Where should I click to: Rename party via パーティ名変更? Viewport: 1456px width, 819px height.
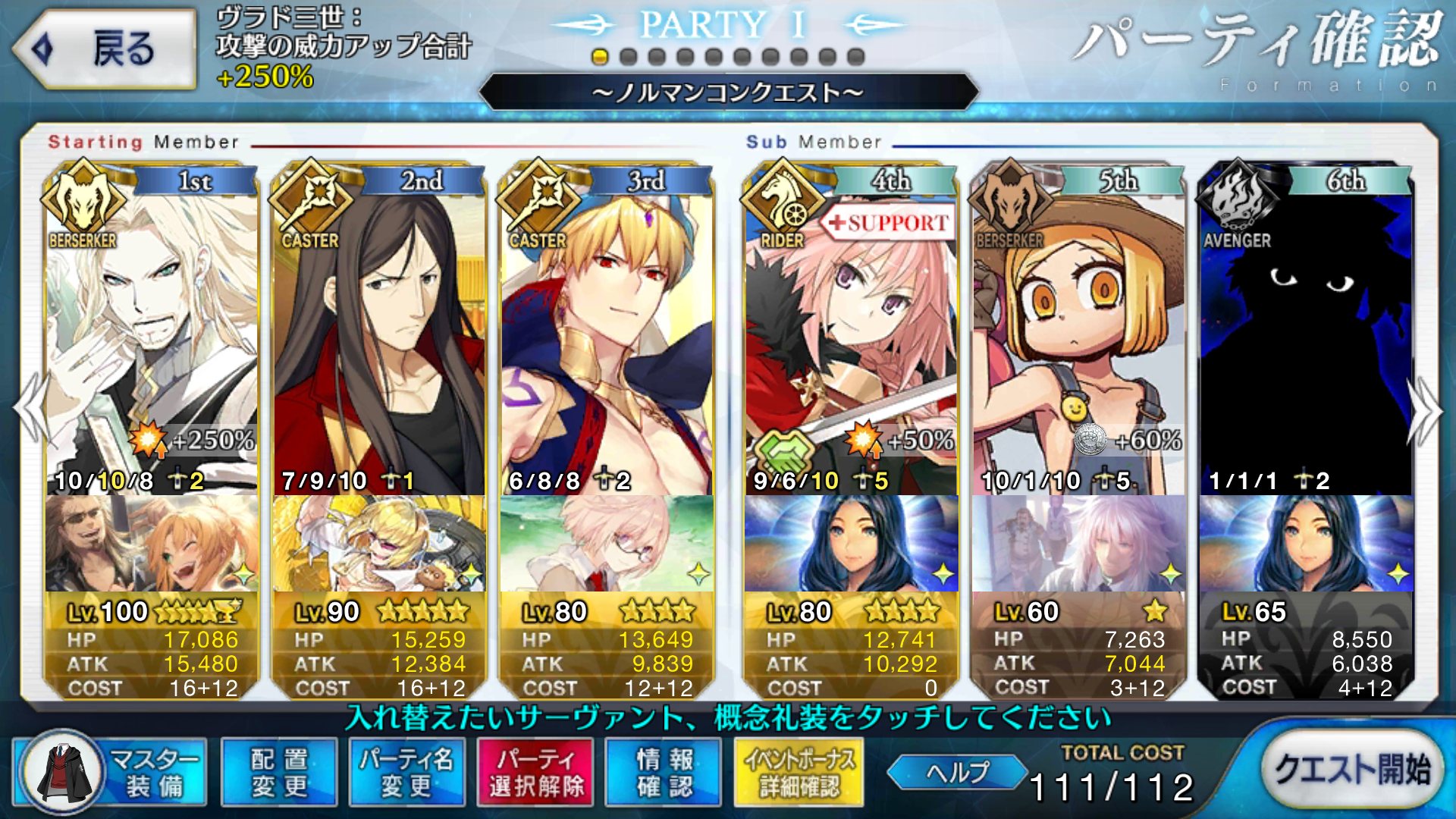coord(406,772)
